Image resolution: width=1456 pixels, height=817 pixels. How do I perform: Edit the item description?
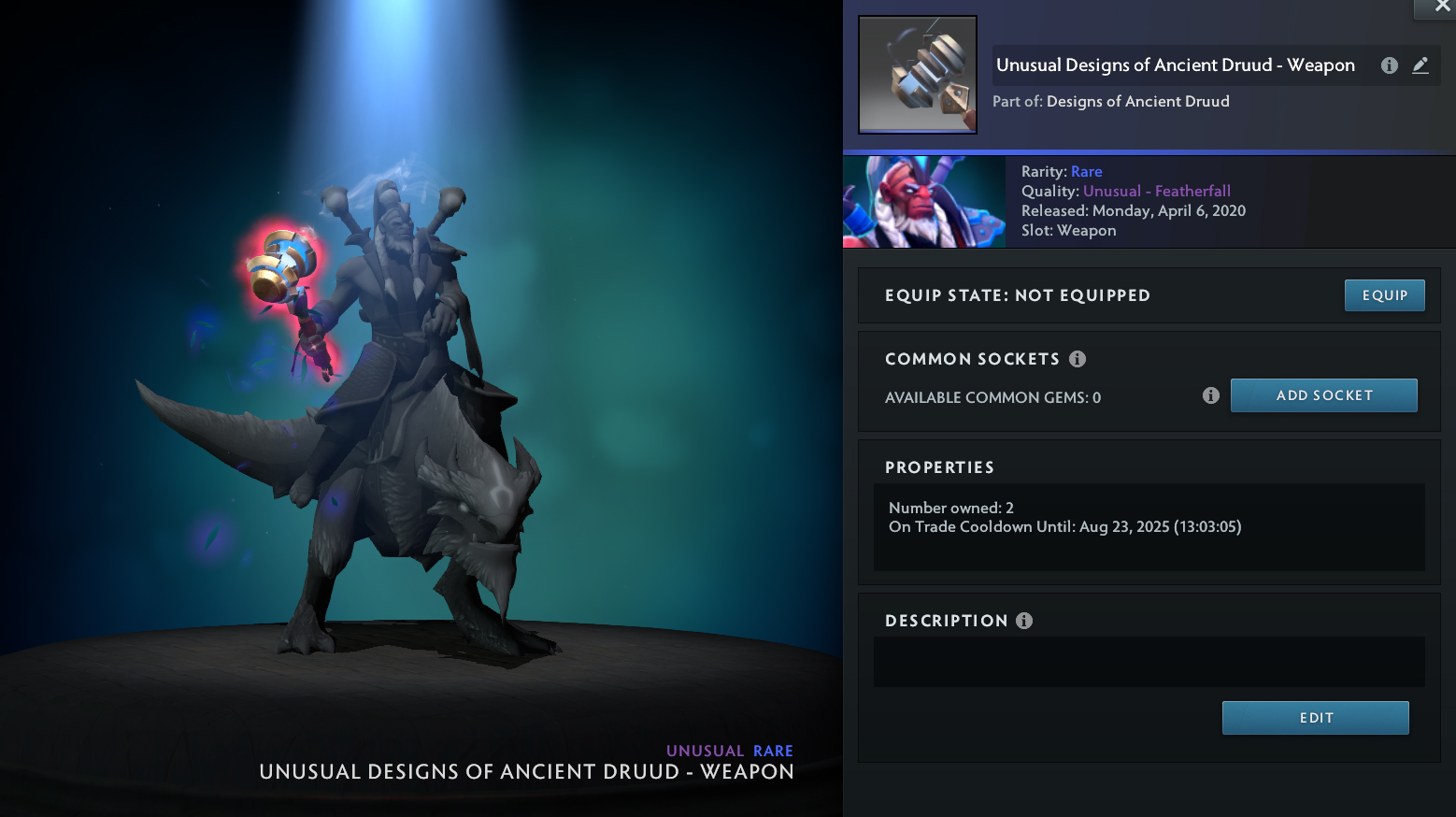[1315, 718]
